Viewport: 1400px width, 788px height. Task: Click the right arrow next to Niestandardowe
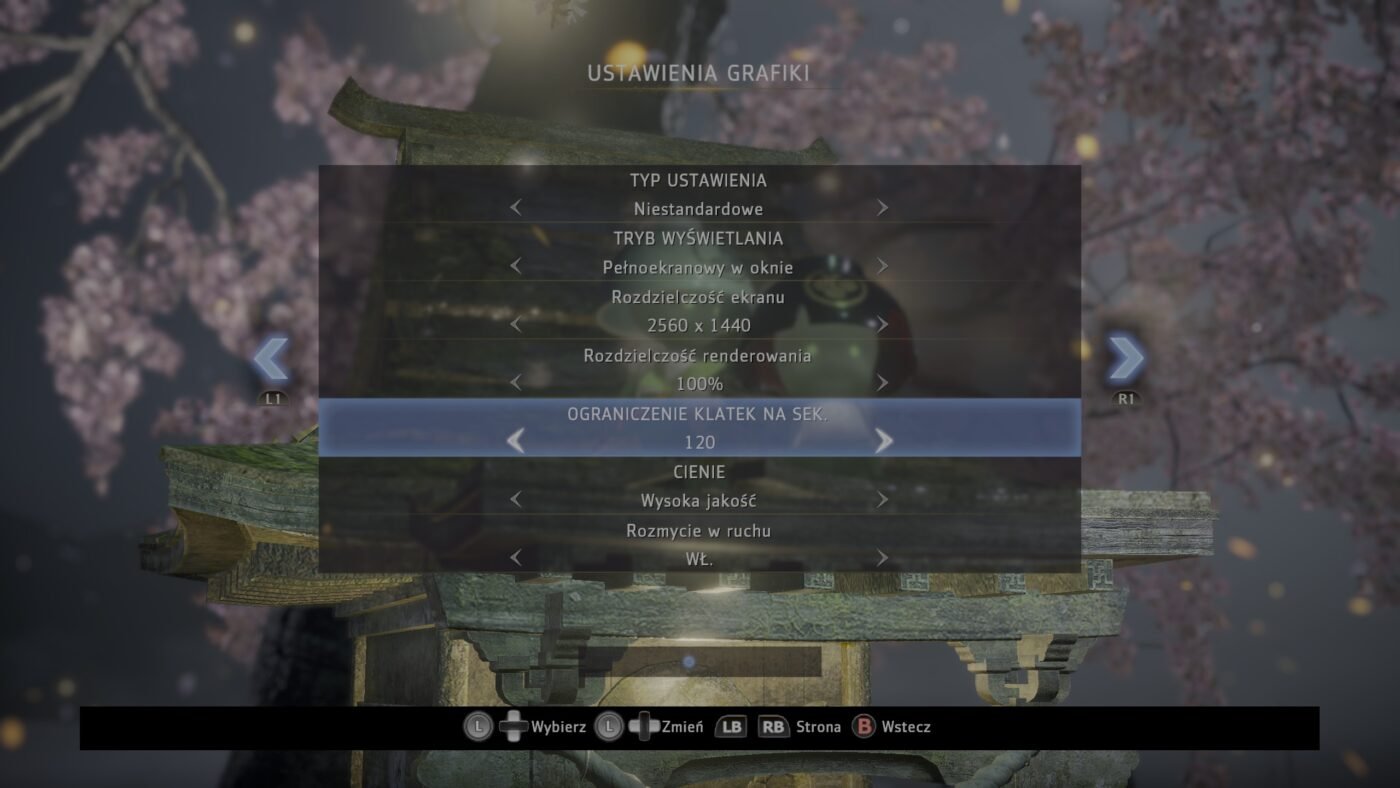pos(882,208)
